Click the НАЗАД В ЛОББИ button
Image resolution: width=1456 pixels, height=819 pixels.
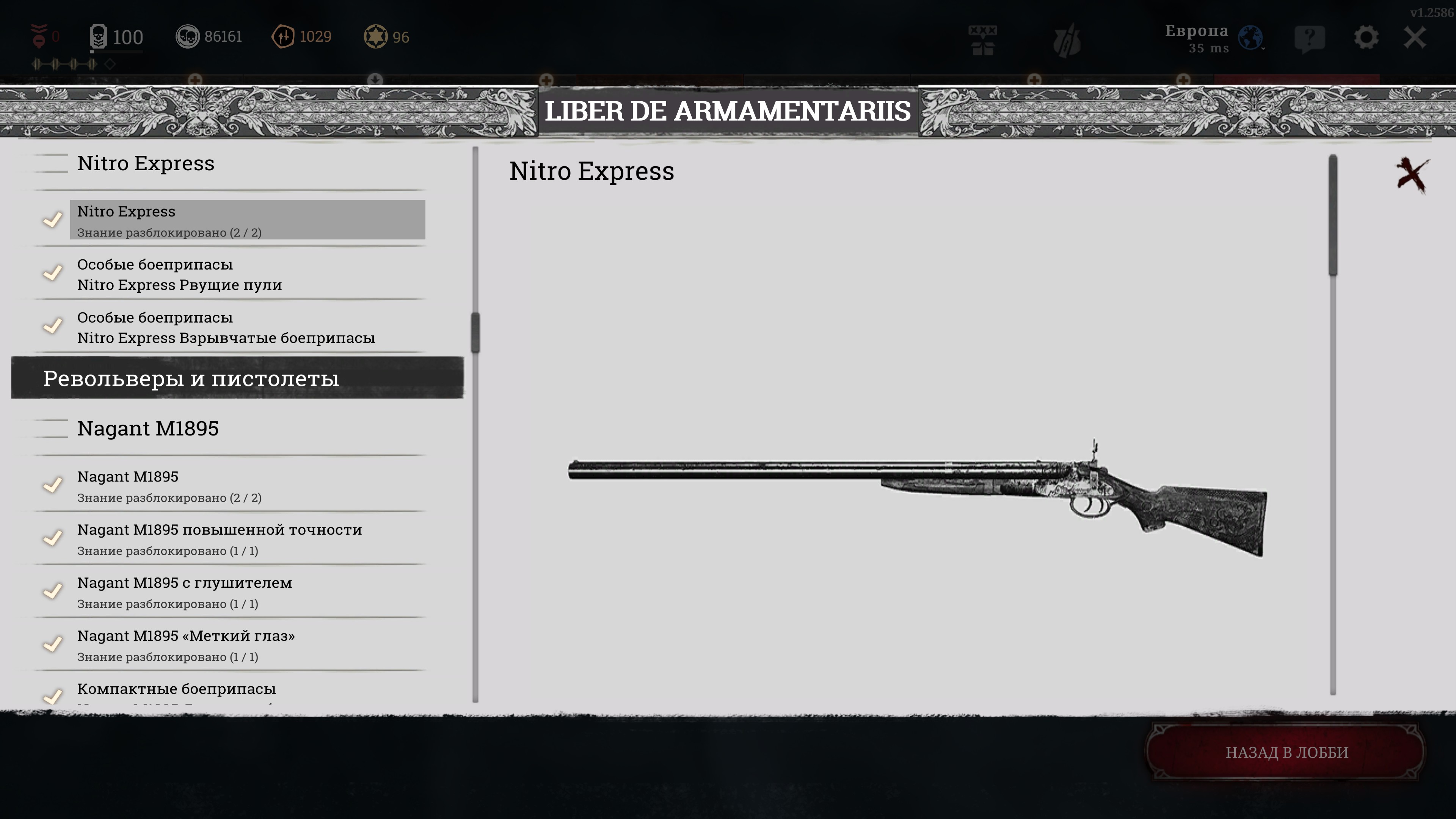(1287, 752)
